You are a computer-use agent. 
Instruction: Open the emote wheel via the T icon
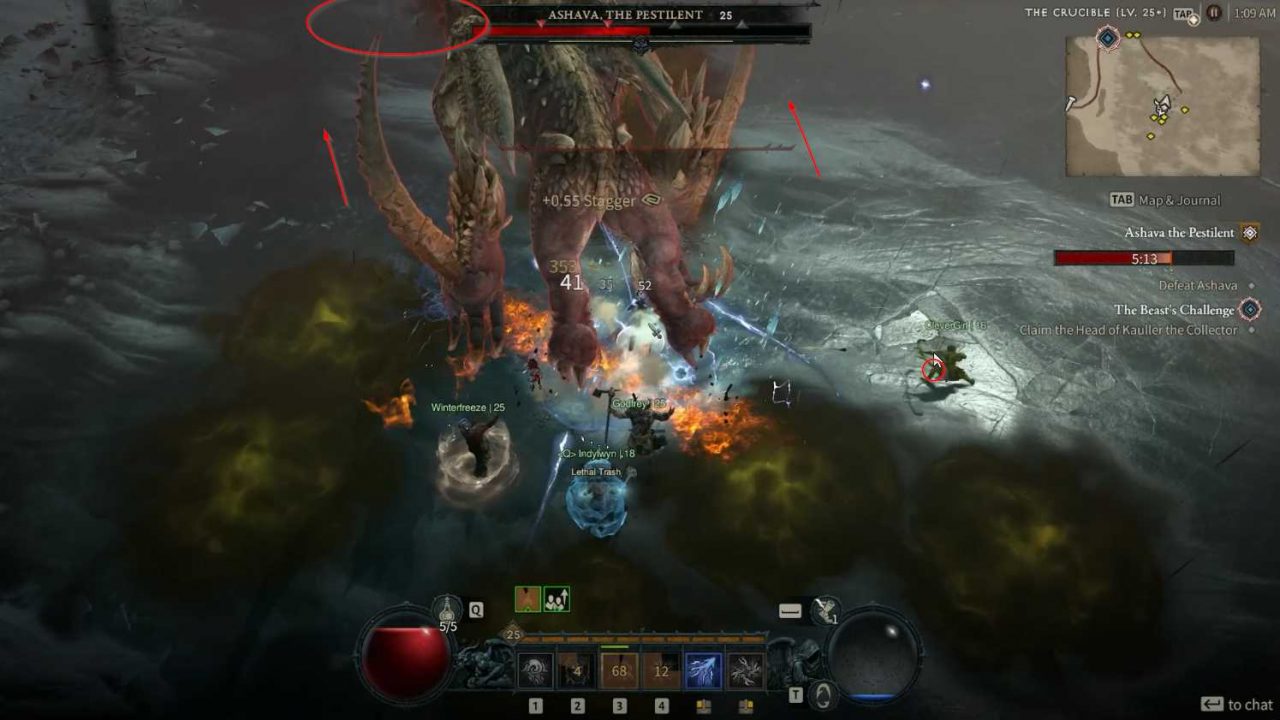820,695
